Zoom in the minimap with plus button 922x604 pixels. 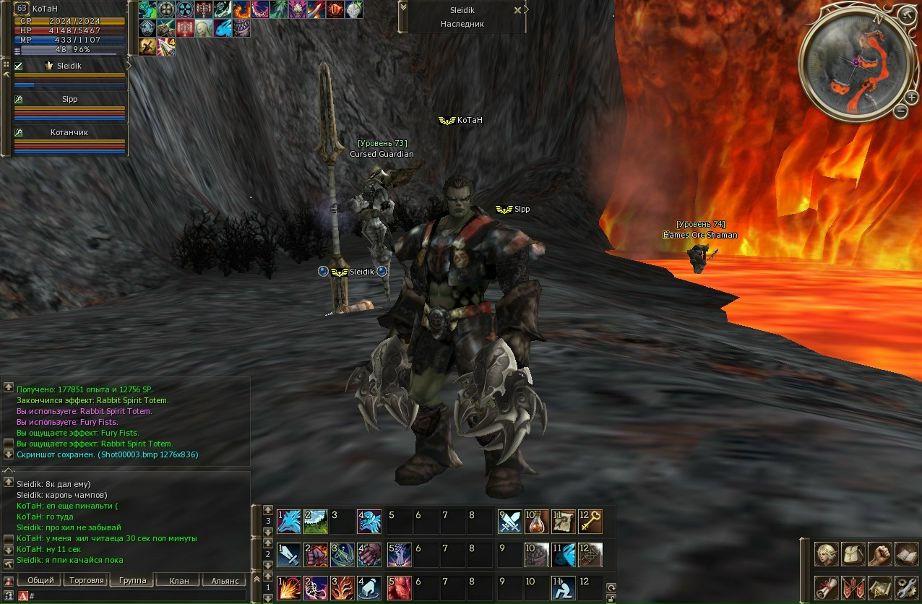pos(911,97)
